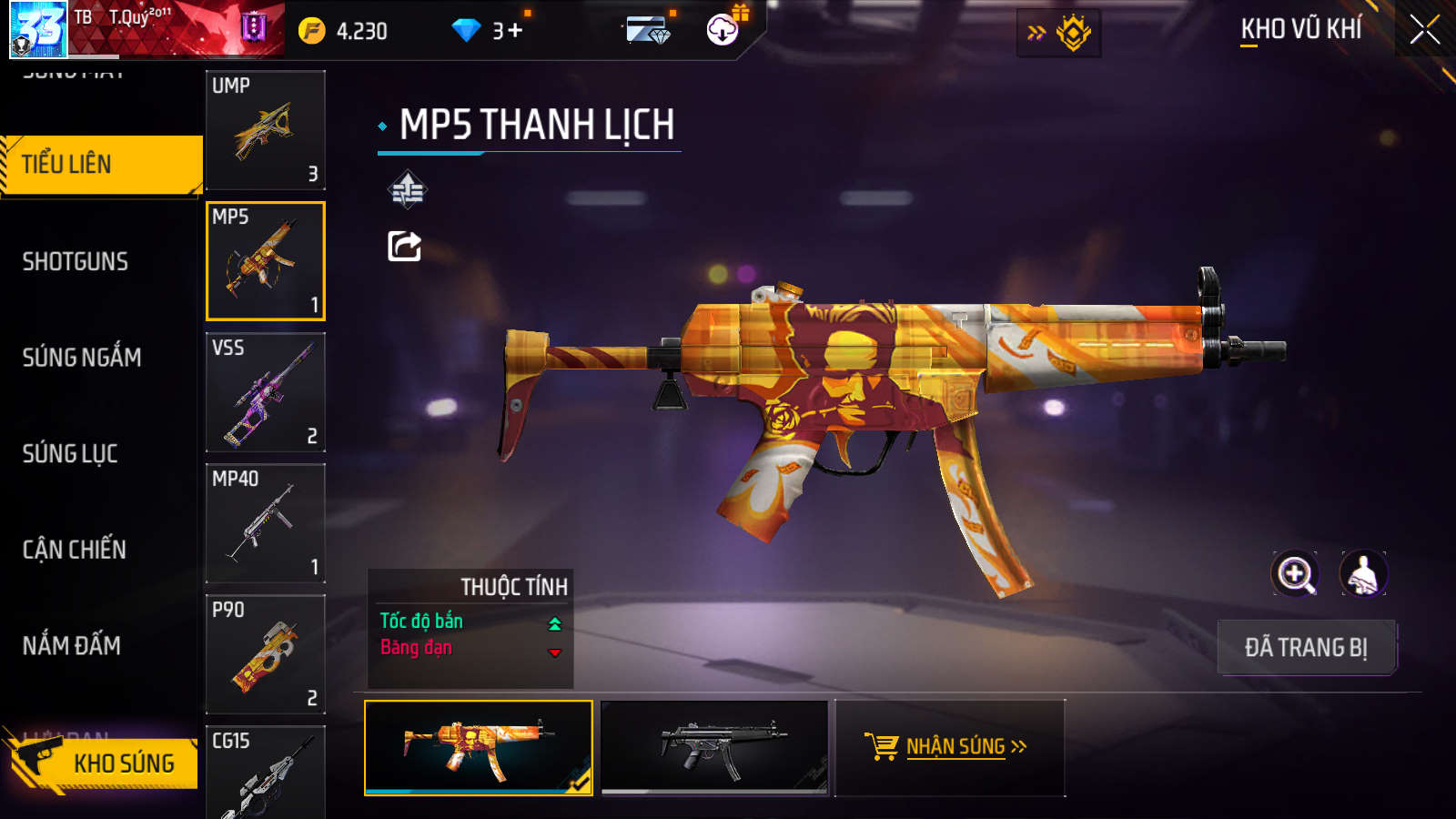Choose the default black MP5 skin

[x=715, y=747]
